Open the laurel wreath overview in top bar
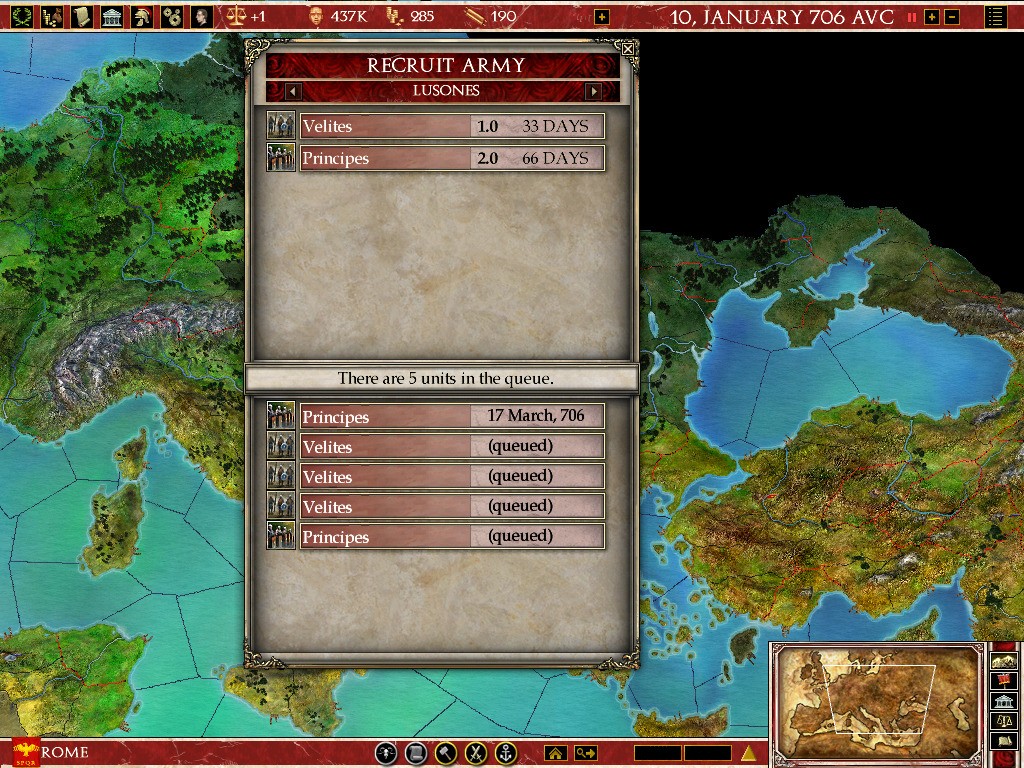 pos(22,16)
